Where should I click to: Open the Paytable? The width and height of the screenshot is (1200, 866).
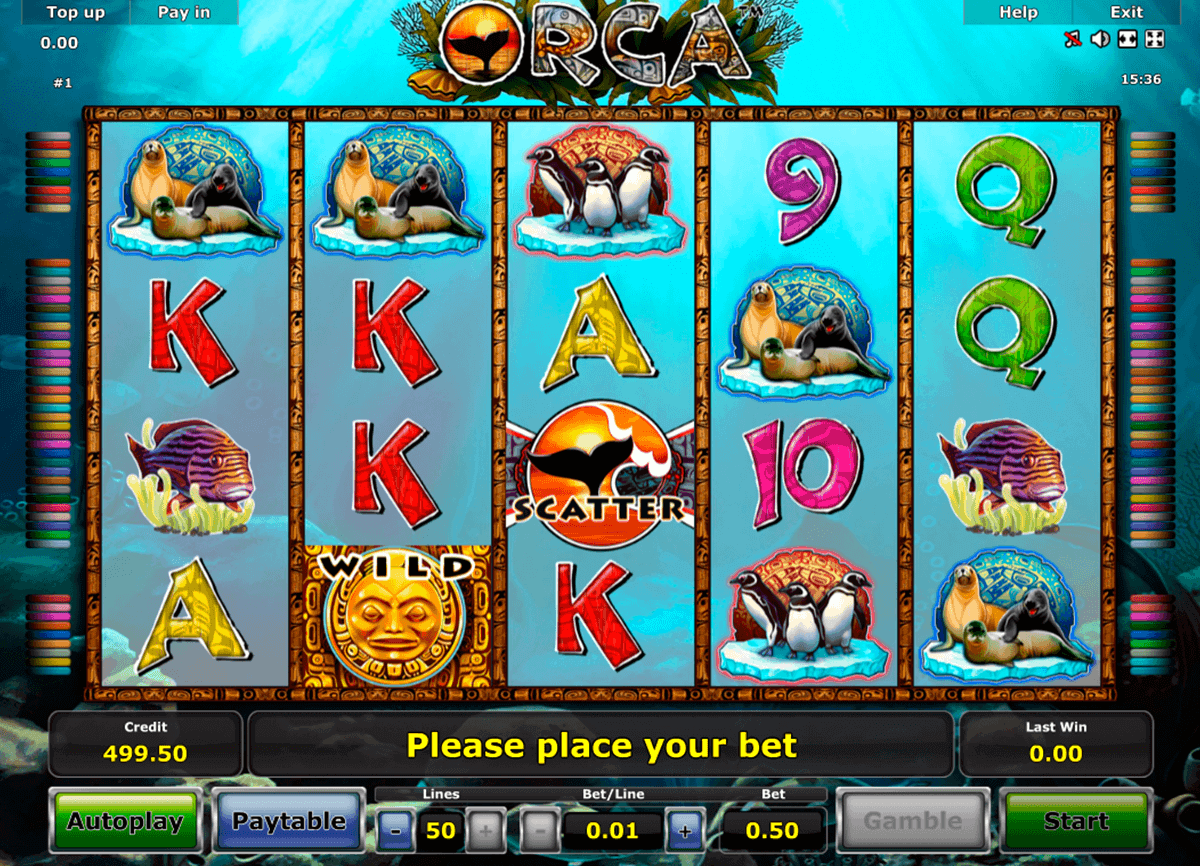pos(289,822)
